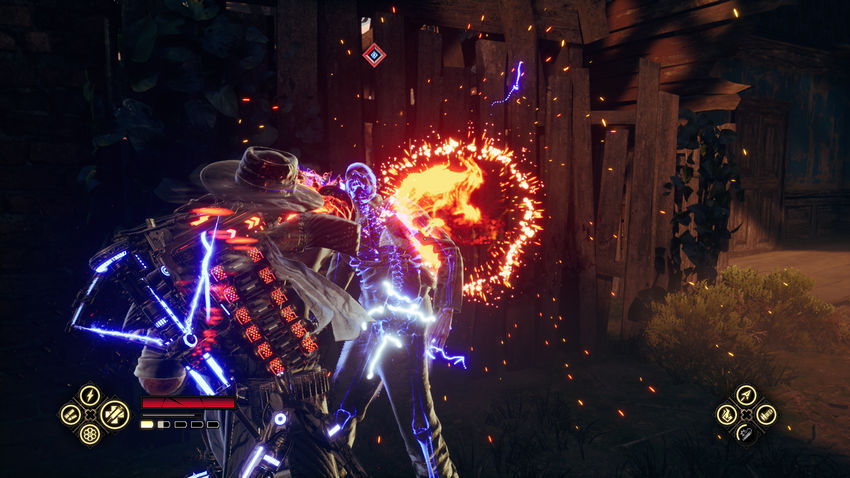Choose the revolver cylinder ammo icon
This screenshot has width=850, height=478.
(x=90, y=435)
